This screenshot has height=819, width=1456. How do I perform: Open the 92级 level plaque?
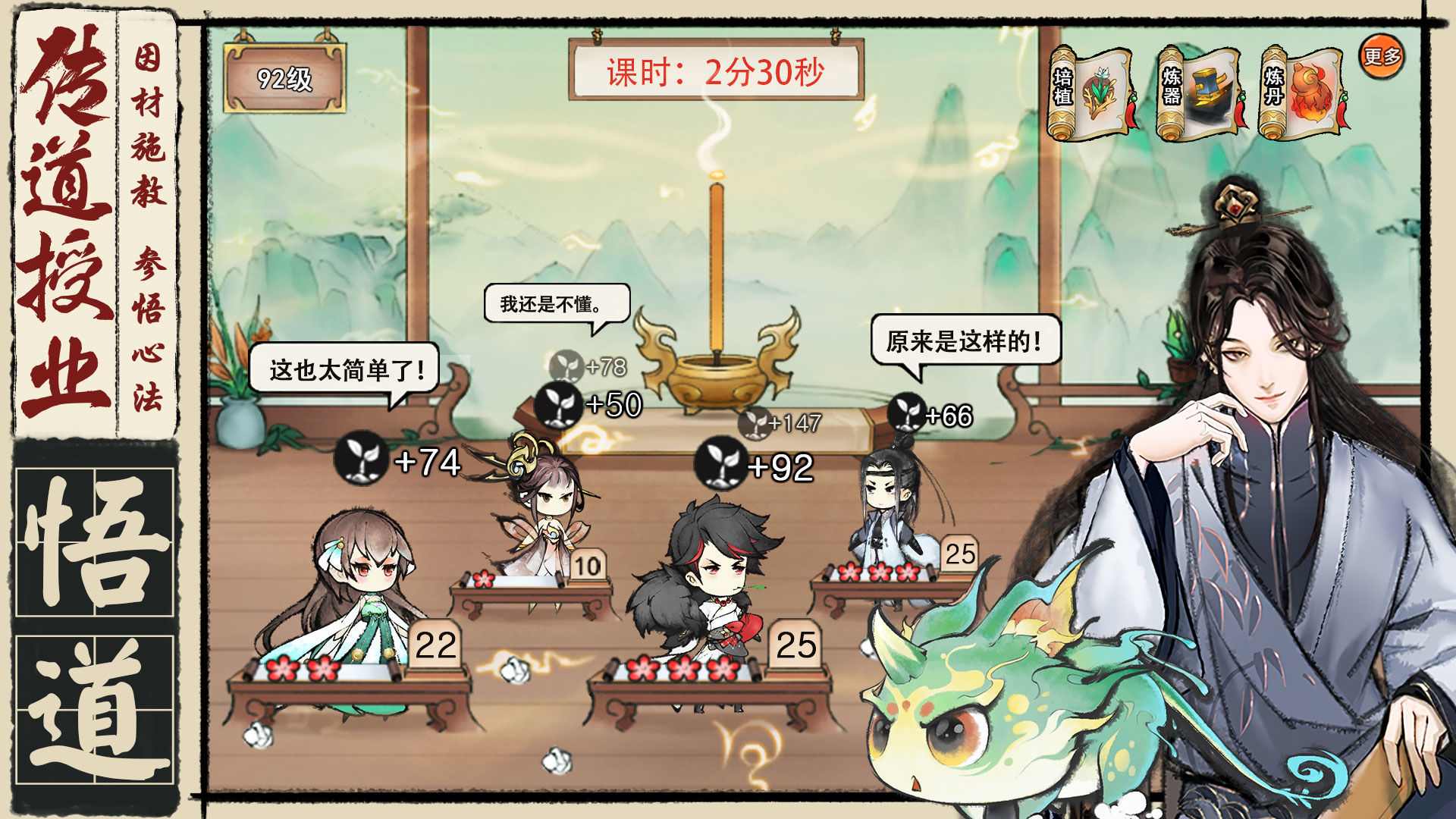pyautogui.click(x=287, y=76)
